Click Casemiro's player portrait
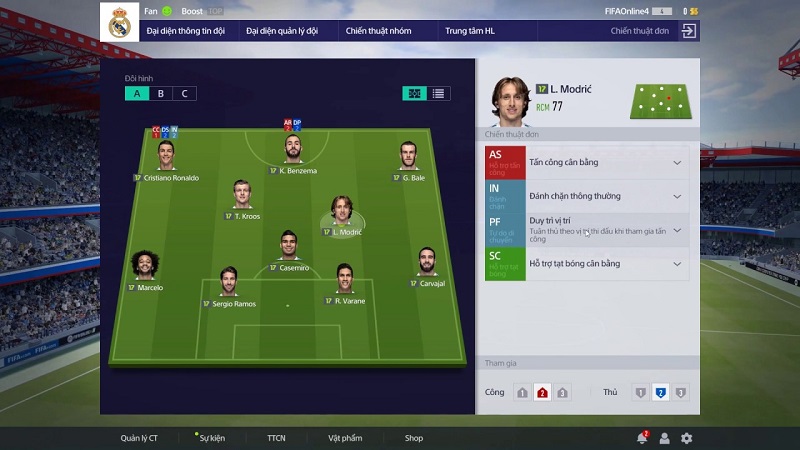This screenshot has width=800, height=450. pos(288,244)
